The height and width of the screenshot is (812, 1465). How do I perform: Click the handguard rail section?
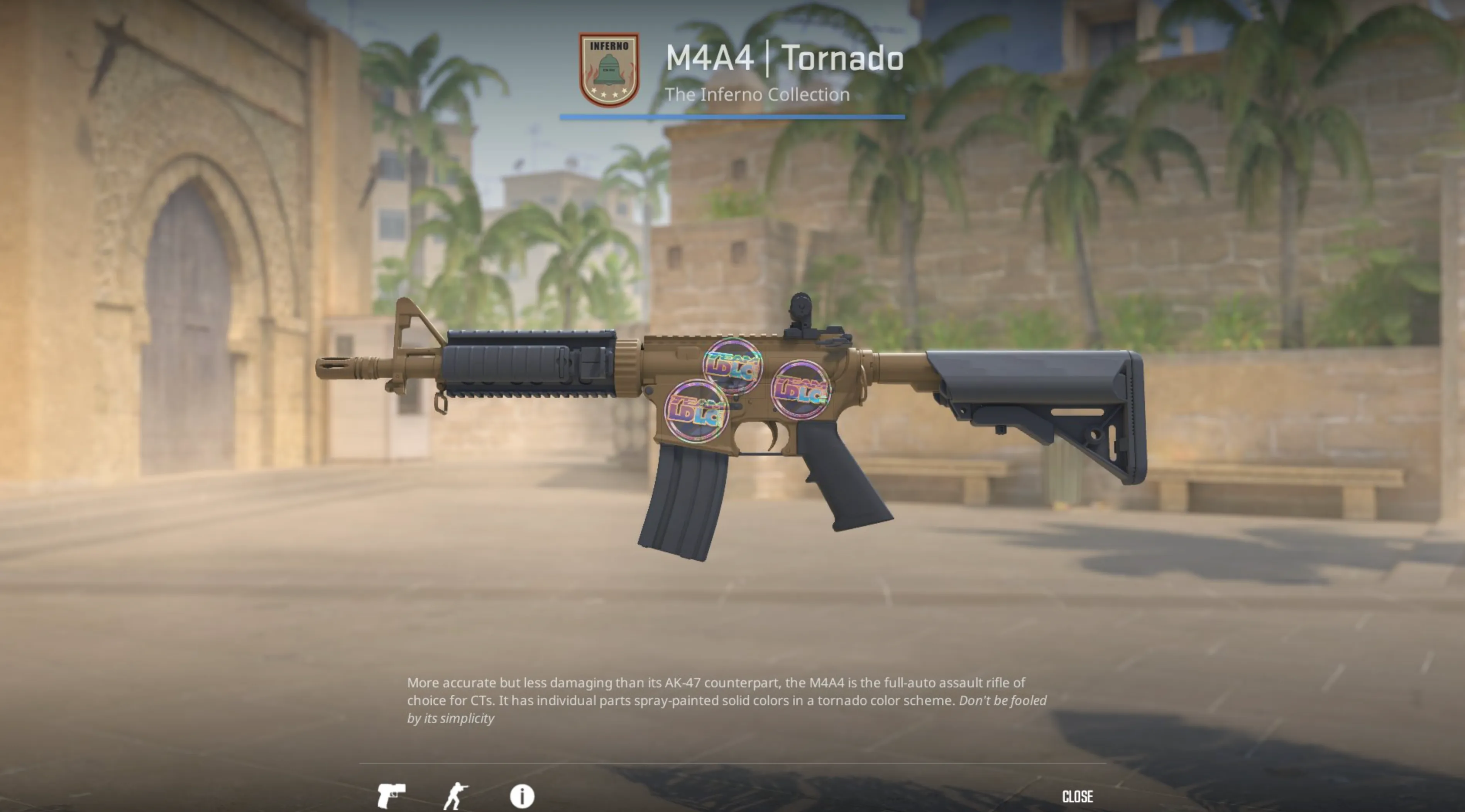click(x=529, y=364)
